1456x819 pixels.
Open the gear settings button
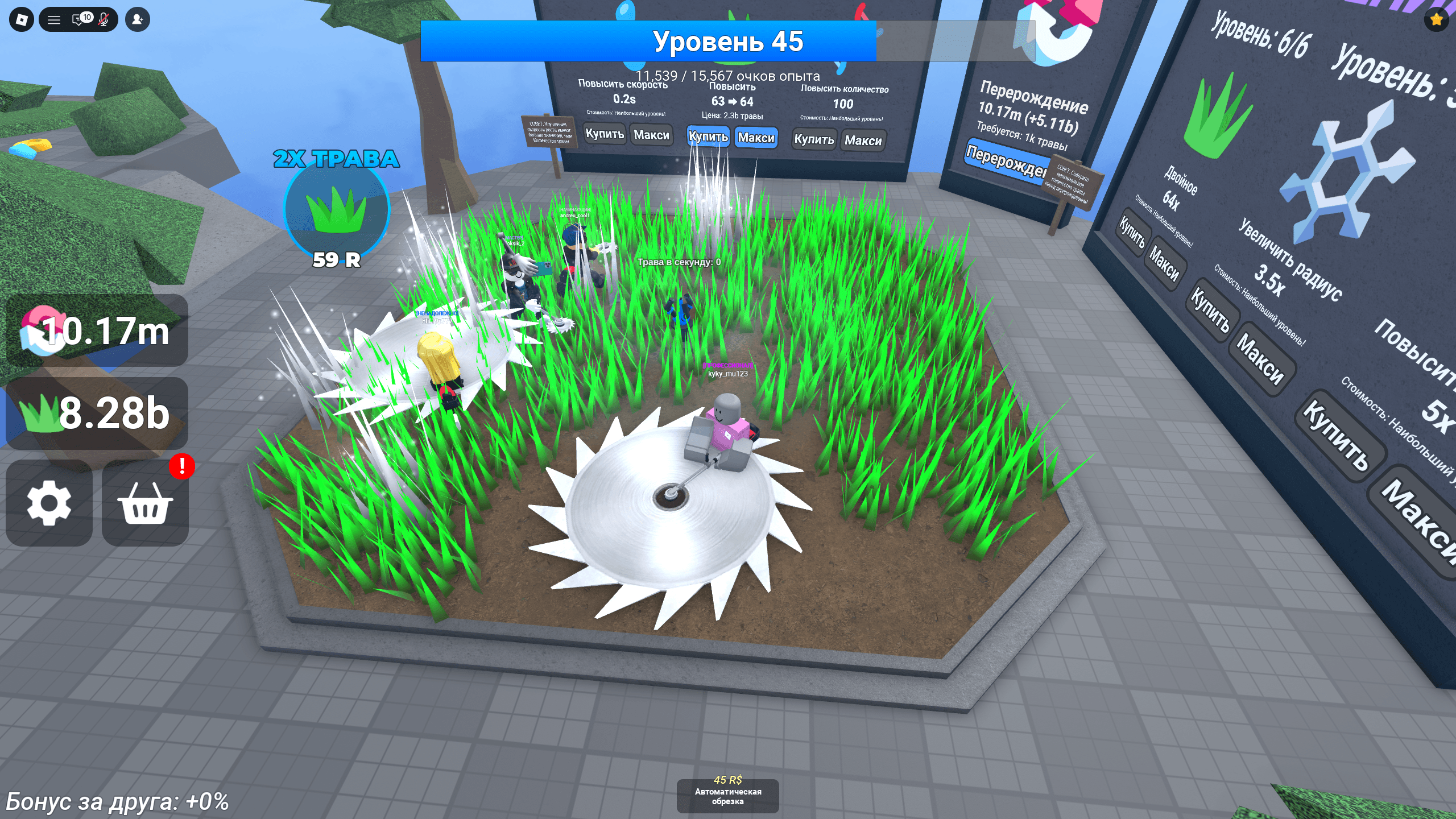click(49, 503)
